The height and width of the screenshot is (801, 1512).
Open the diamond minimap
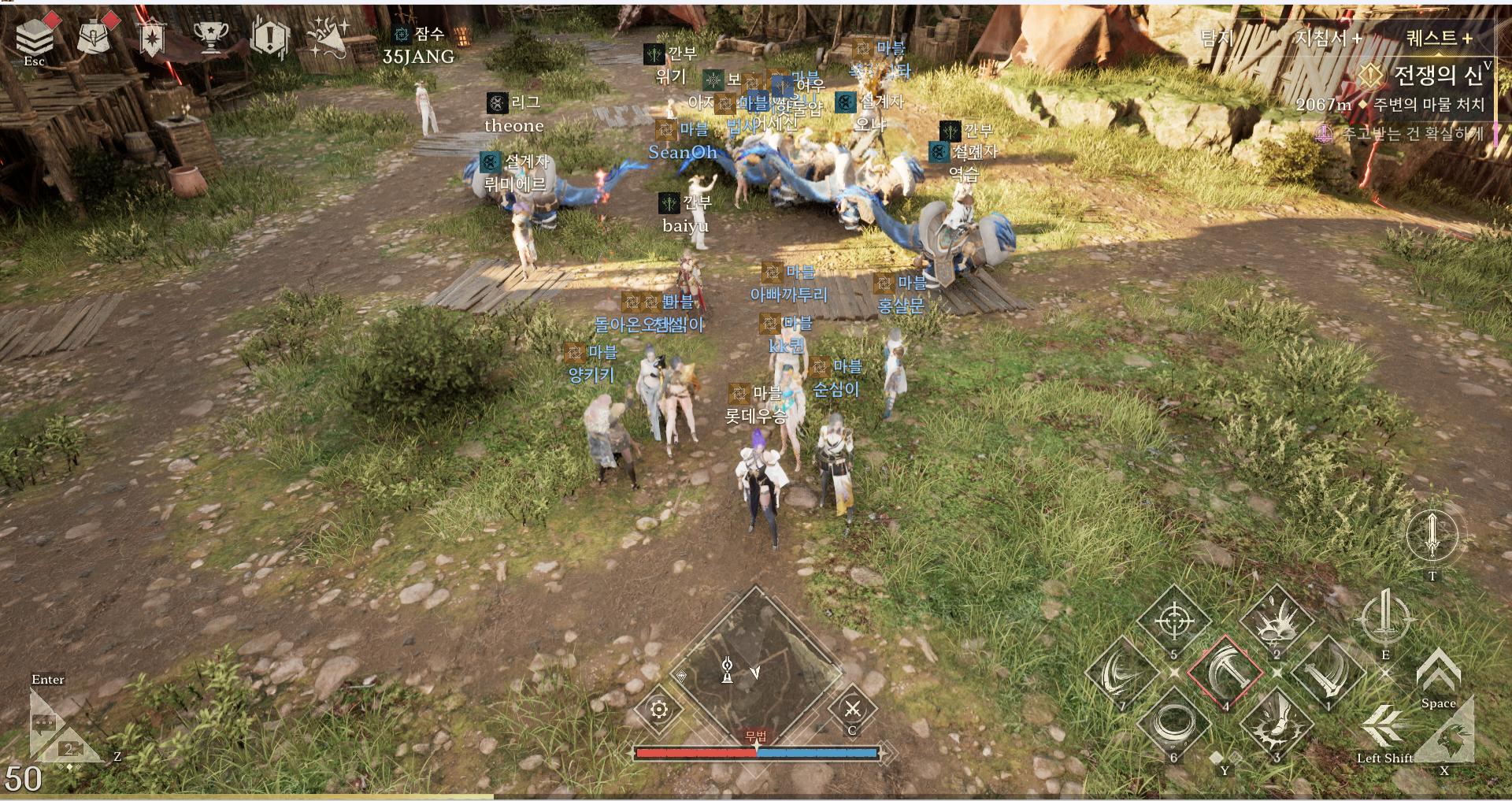click(756, 666)
